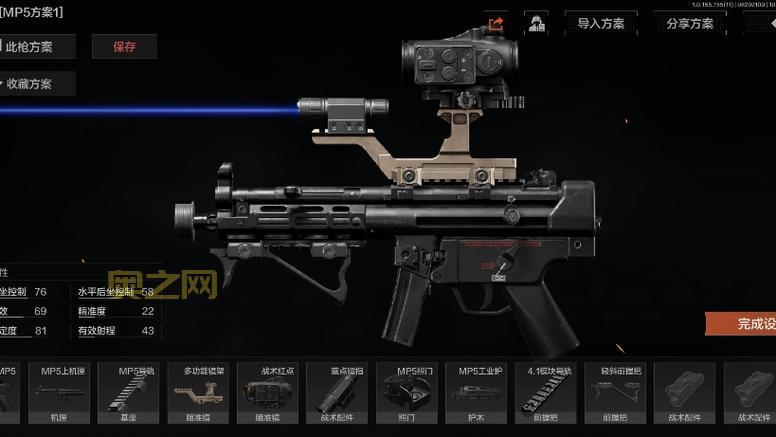The width and height of the screenshot is (776, 437).
Task: Select the 锐斜前握把 foregrip slot
Action: coord(614,395)
